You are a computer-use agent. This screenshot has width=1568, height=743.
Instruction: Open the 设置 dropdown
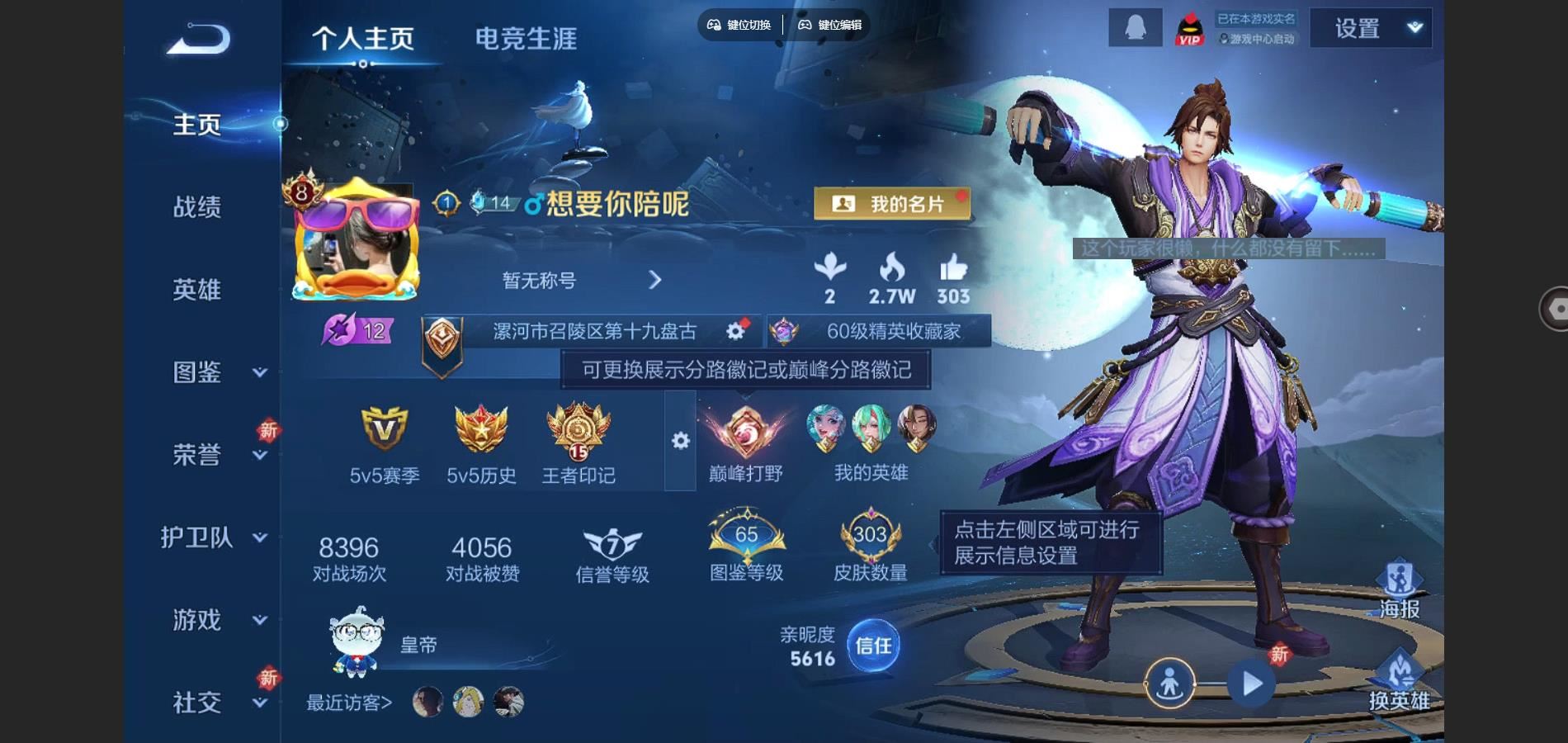(1371, 29)
